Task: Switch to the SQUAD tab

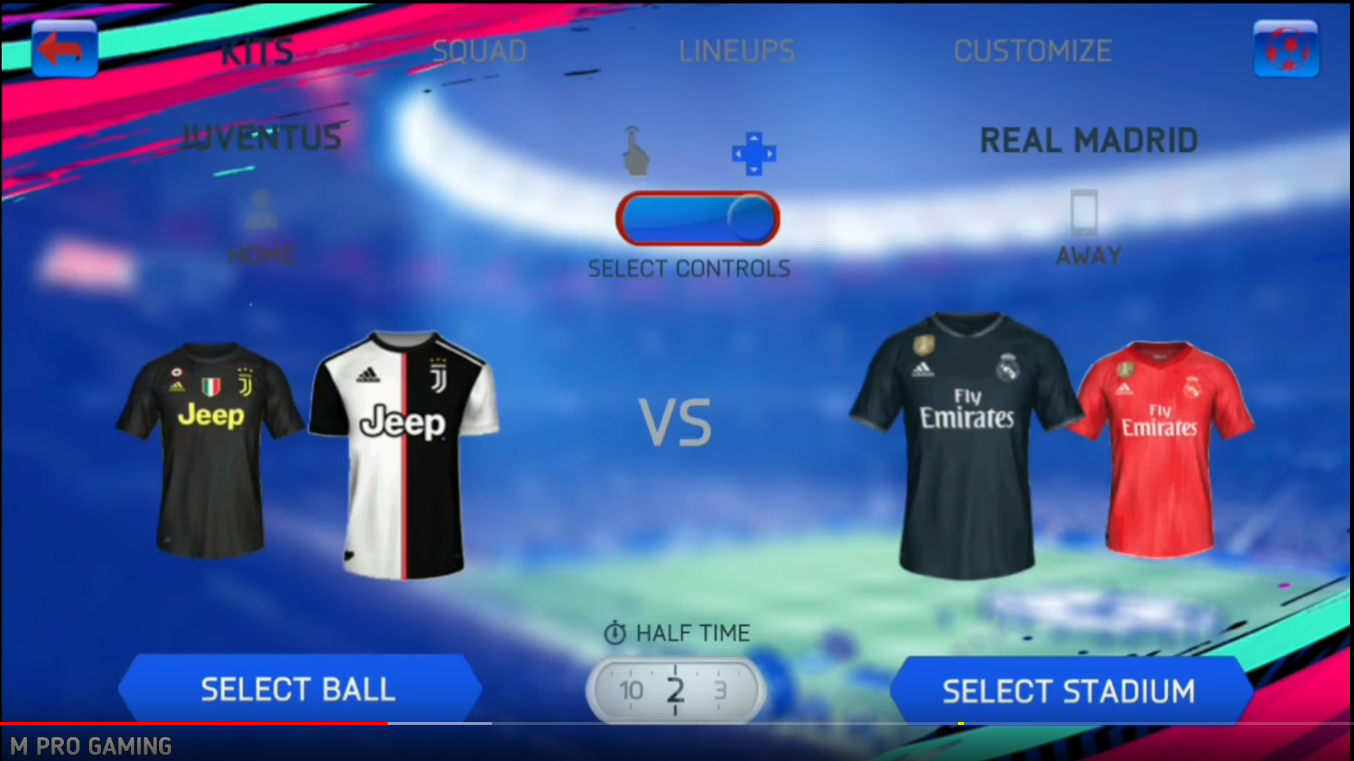Action: click(x=479, y=50)
